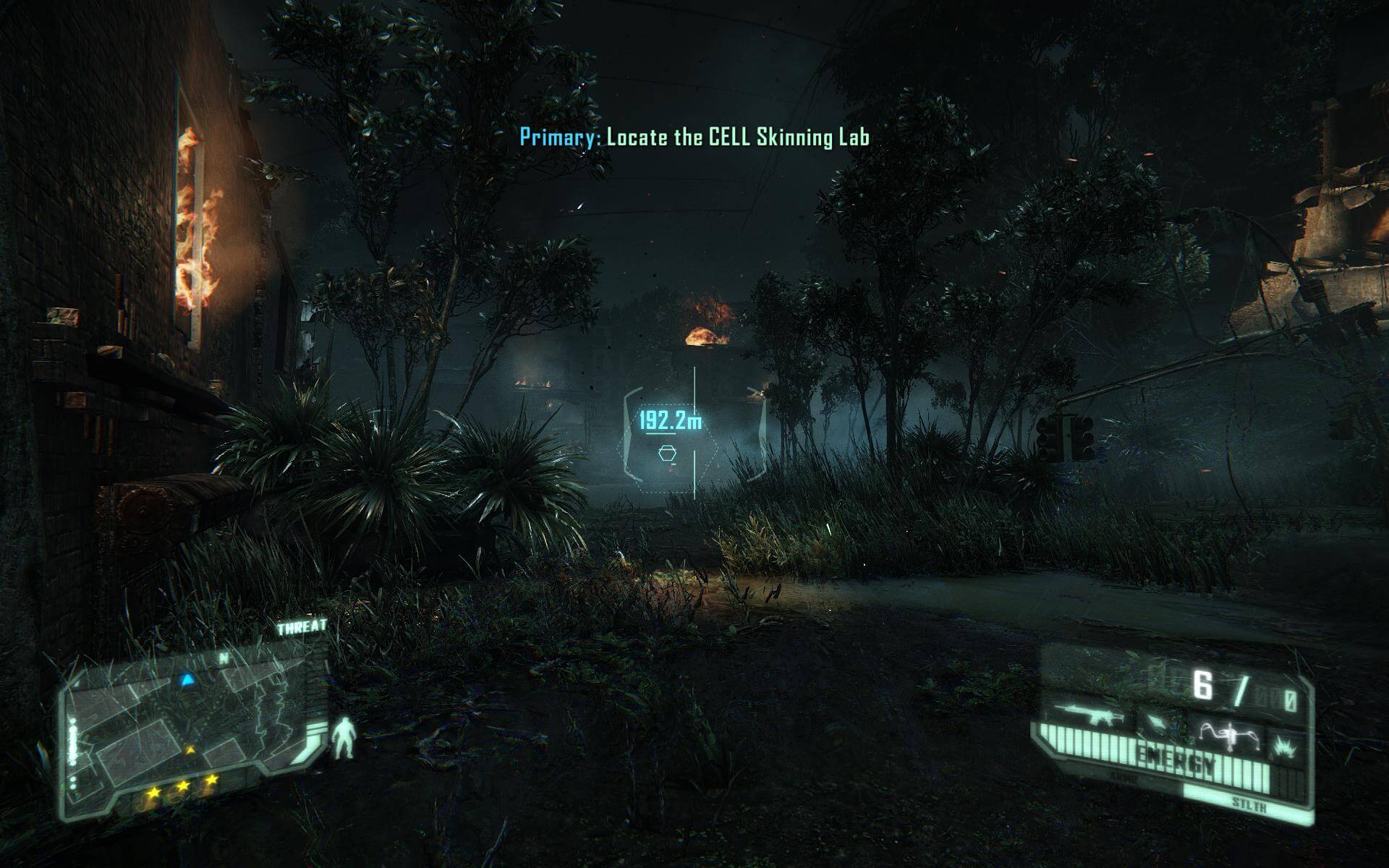1389x868 pixels.
Task: Click the THREAT indicator label
Action: [302, 628]
